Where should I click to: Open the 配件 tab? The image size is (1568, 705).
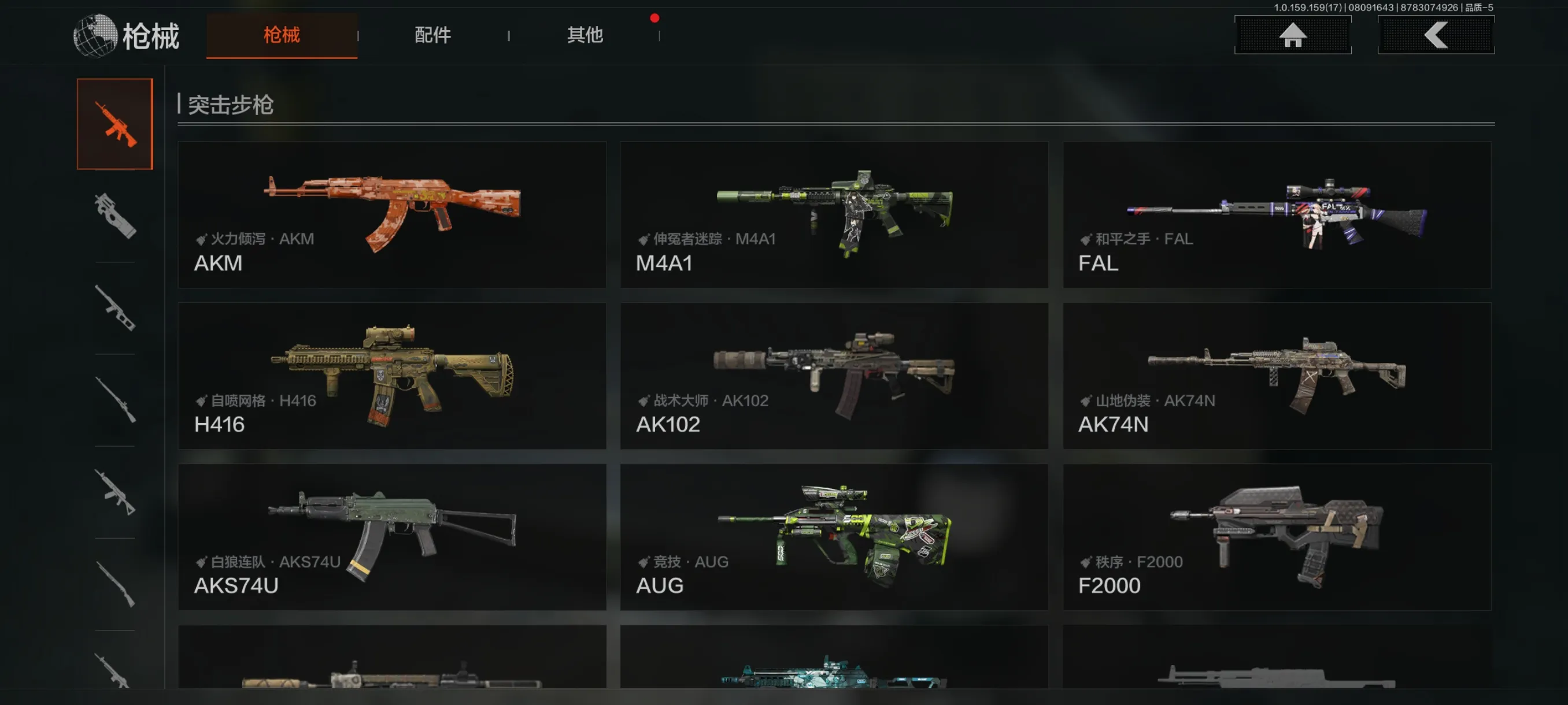[x=433, y=35]
